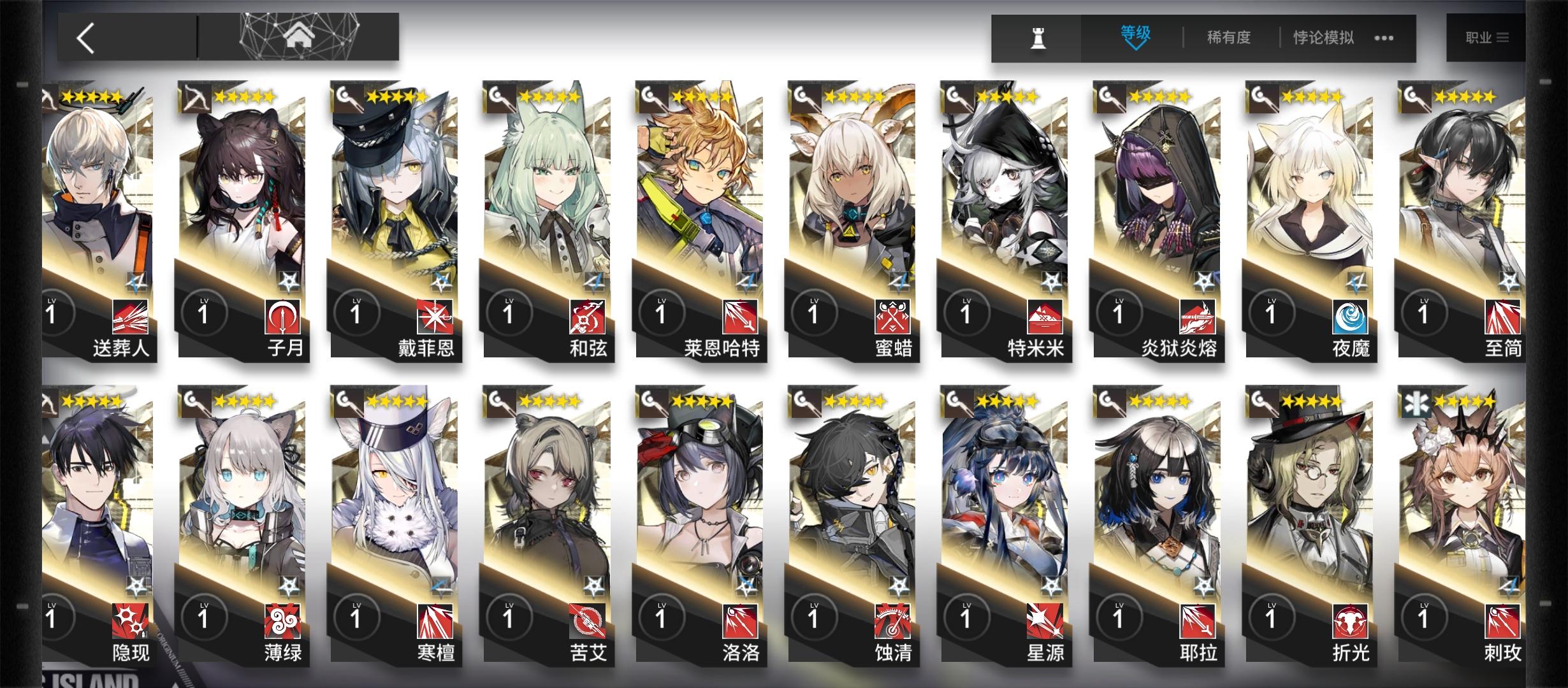Click the tower sort icon near the filters
This screenshot has height=688, width=1568.
(x=1038, y=36)
